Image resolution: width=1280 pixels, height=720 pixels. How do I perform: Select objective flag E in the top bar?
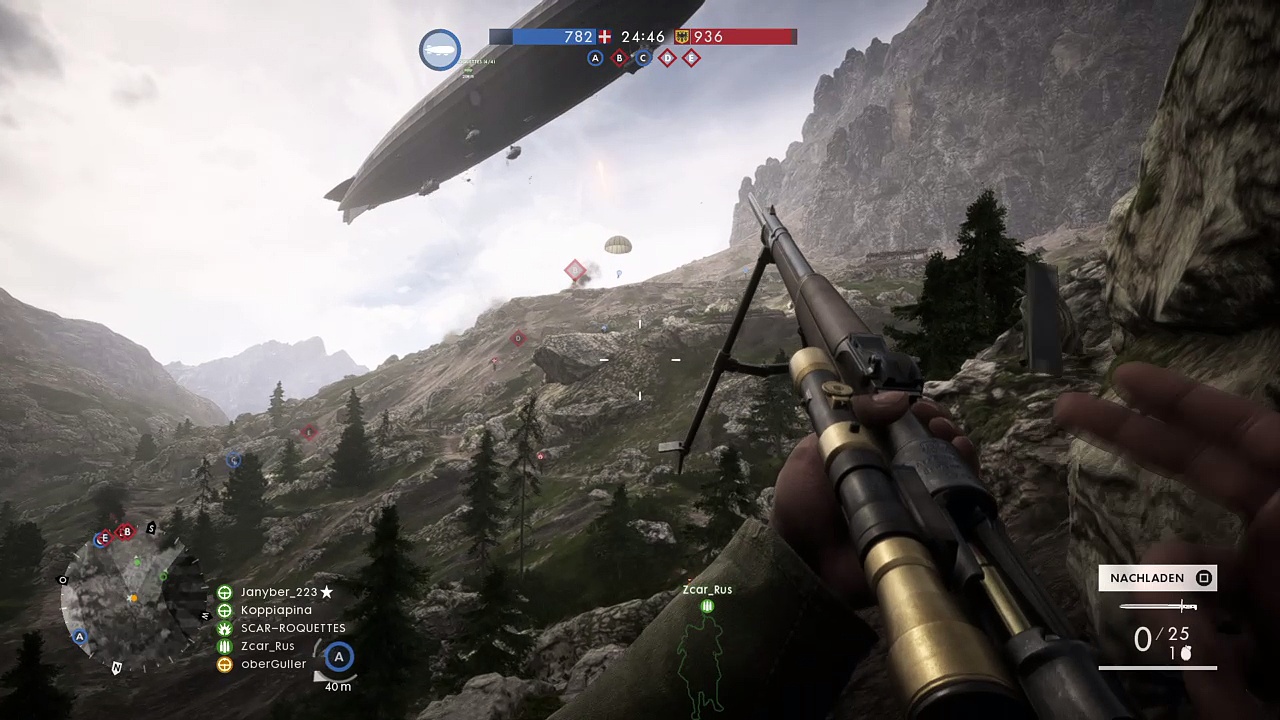pos(691,58)
